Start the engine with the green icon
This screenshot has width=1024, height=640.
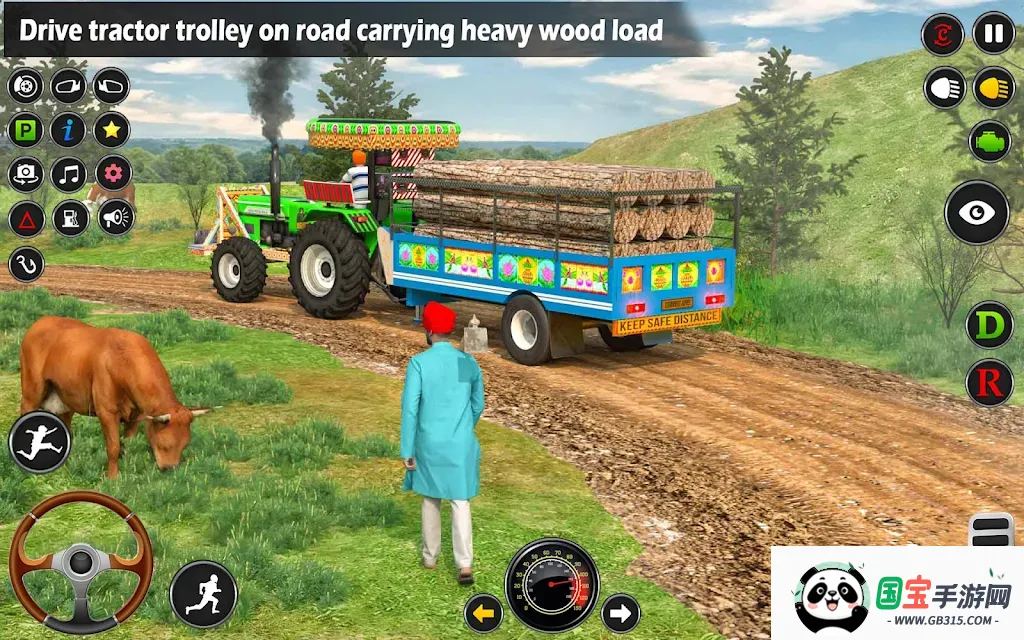coord(989,141)
